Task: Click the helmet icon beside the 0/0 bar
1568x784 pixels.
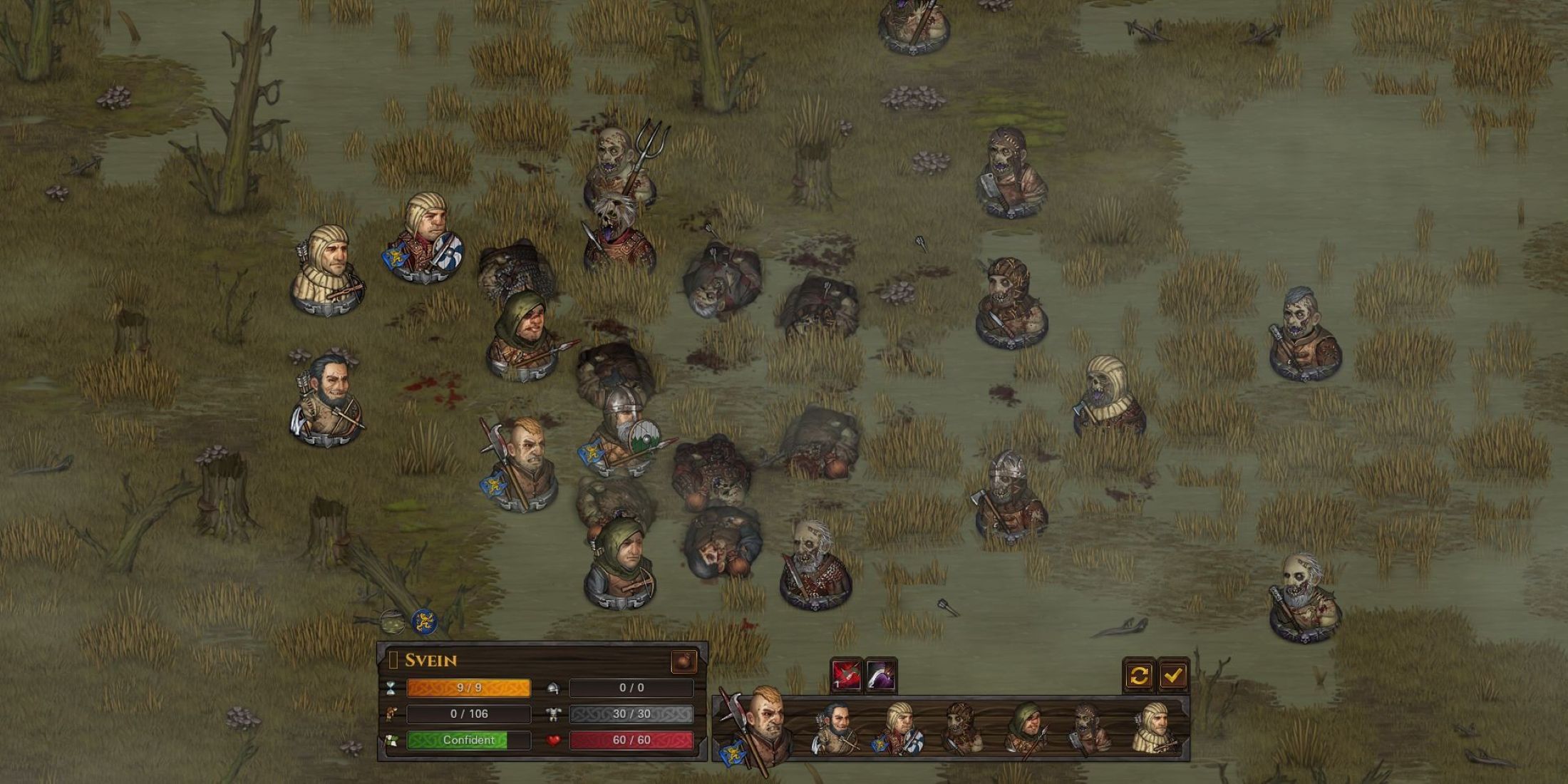Action: pyautogui.click(x=552, y=689)
